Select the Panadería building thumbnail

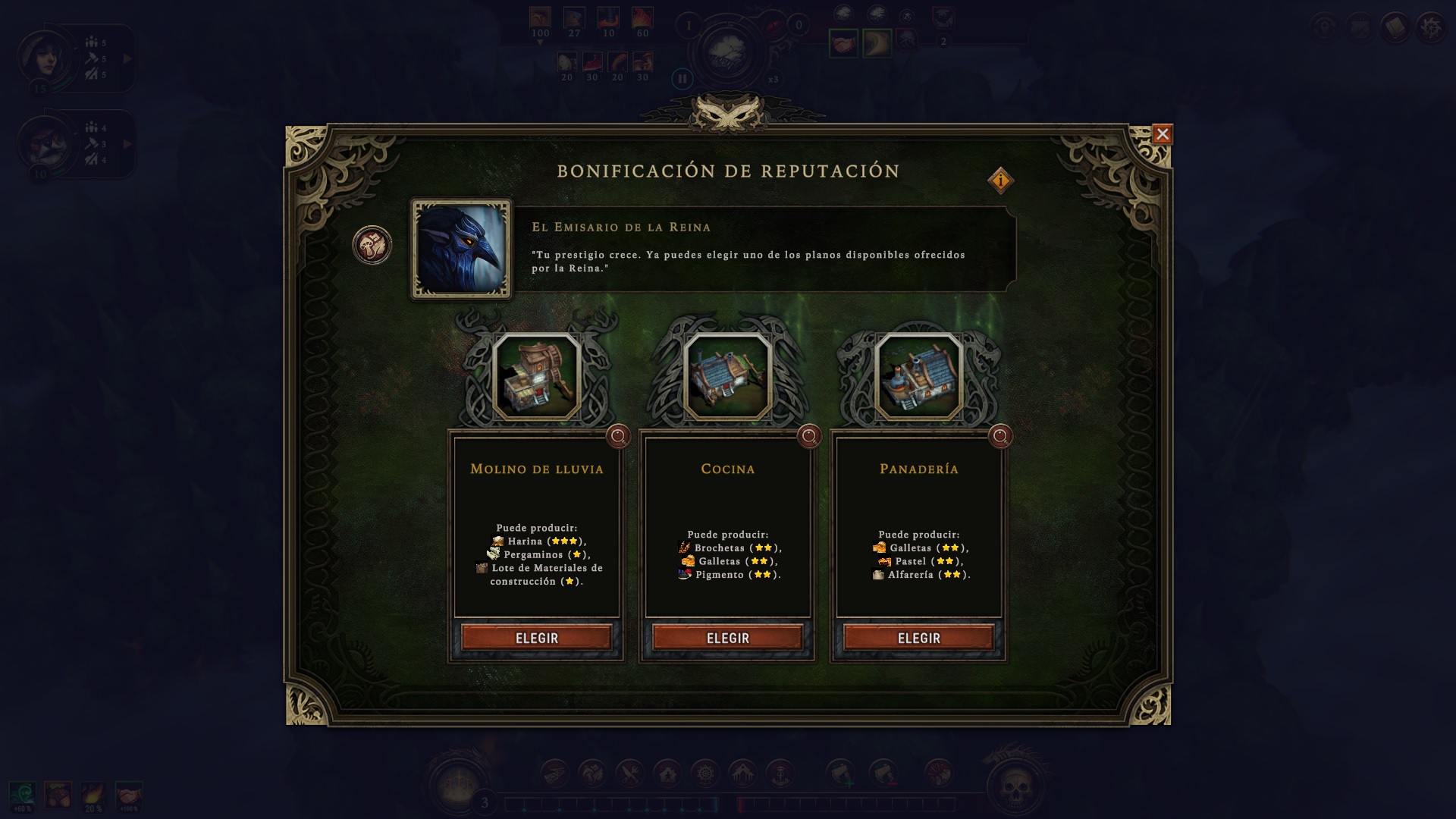(918, 376)
